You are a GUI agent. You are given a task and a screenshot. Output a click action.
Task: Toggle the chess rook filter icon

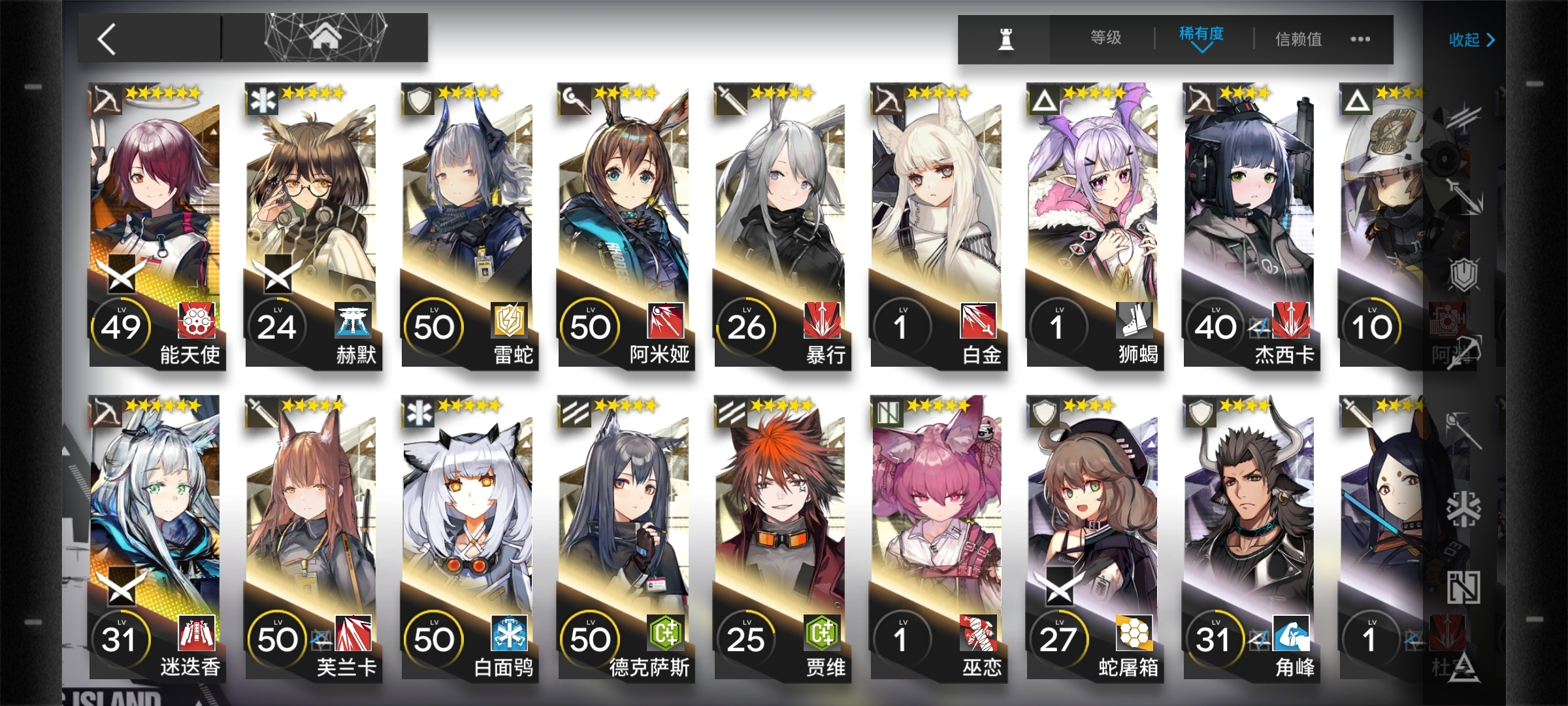pos(1005,39)
